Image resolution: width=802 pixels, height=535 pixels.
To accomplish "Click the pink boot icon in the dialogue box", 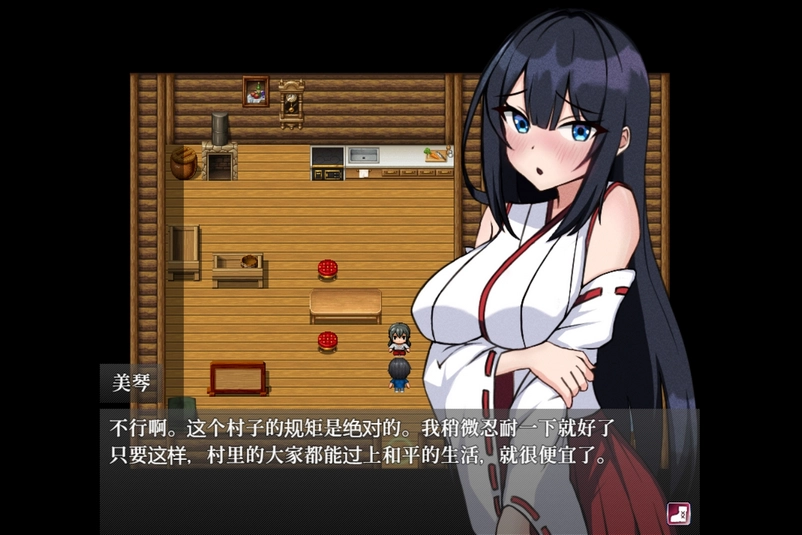I will [x=679, y=513].
